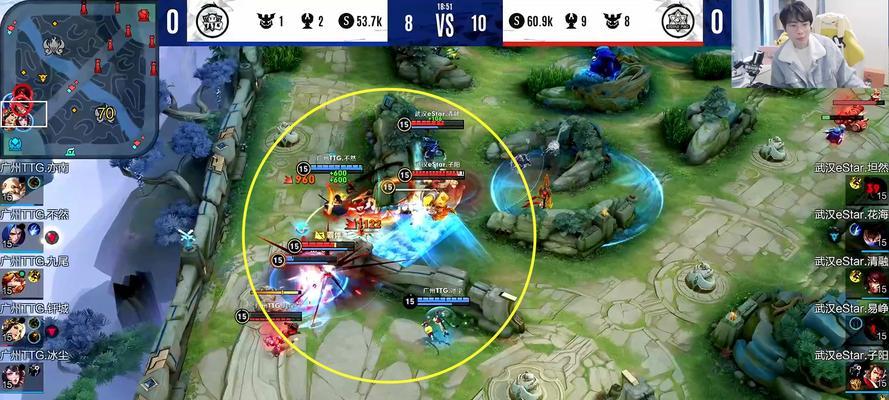Image resolution: width=889 pixels, height=400 pixels.
Task: Click the blue team's TTG logo on scoreboard
Action: coord(211,21)
